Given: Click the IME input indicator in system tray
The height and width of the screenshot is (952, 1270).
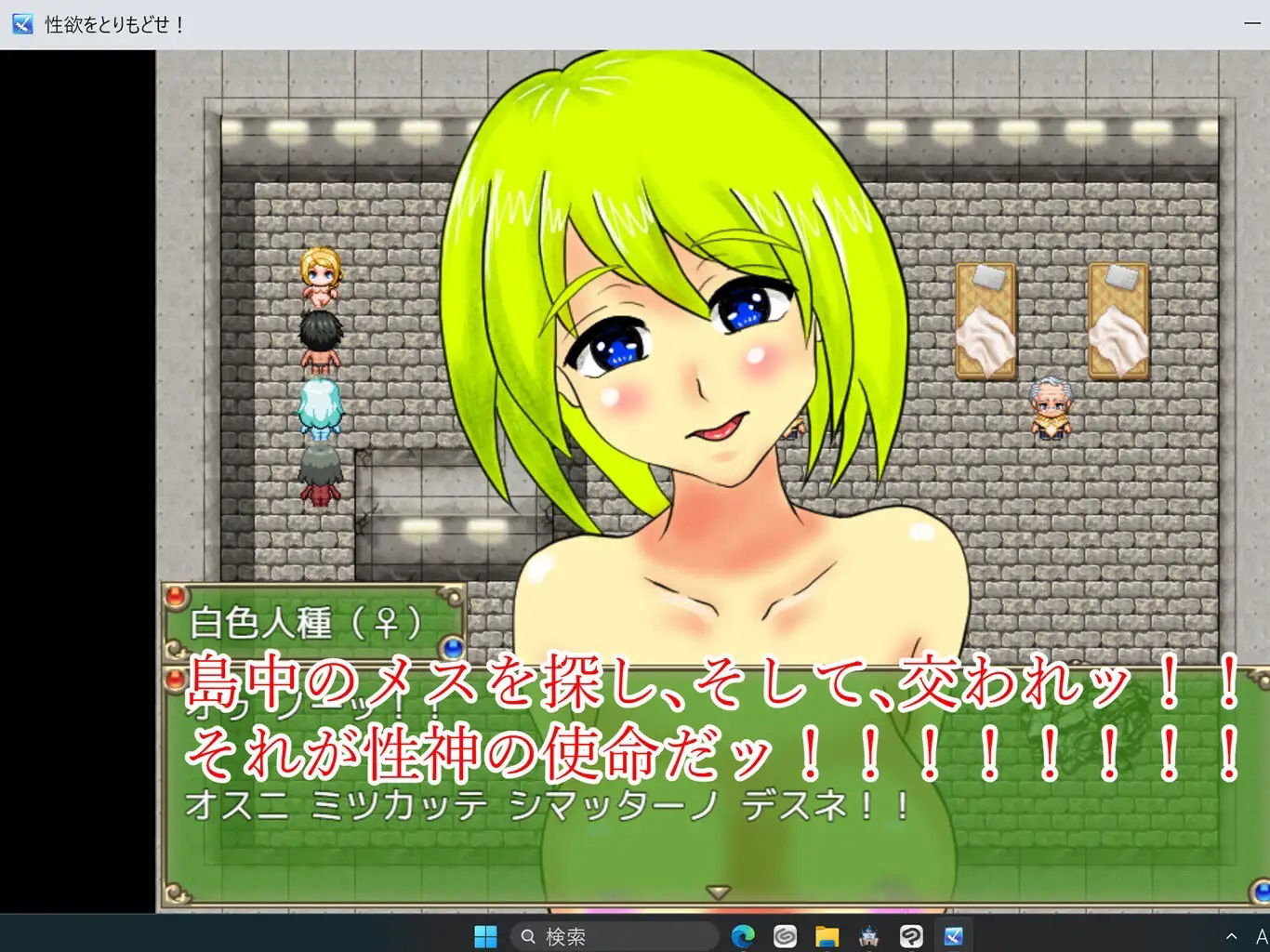Looking at the screenshot, I should [1261, 937].
